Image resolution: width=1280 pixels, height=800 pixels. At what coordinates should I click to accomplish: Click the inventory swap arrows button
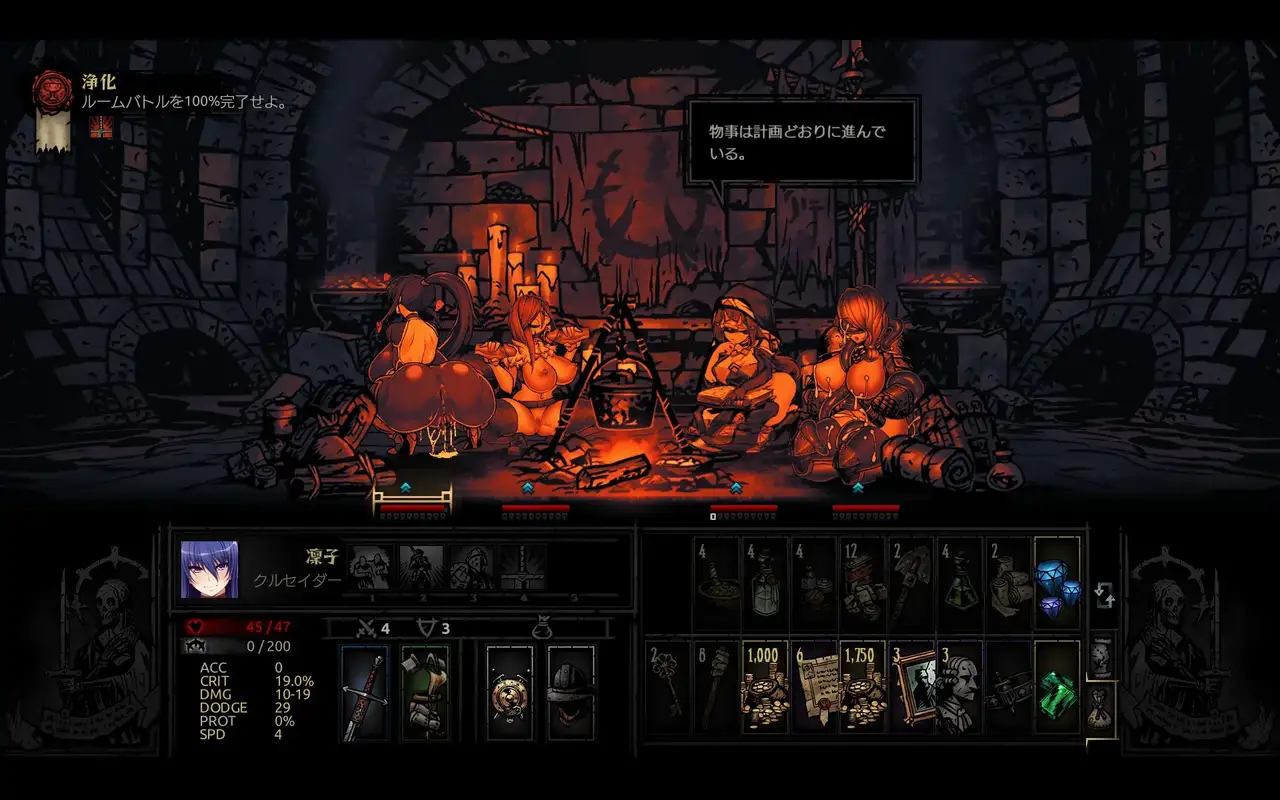click(x=1104, y=596)
